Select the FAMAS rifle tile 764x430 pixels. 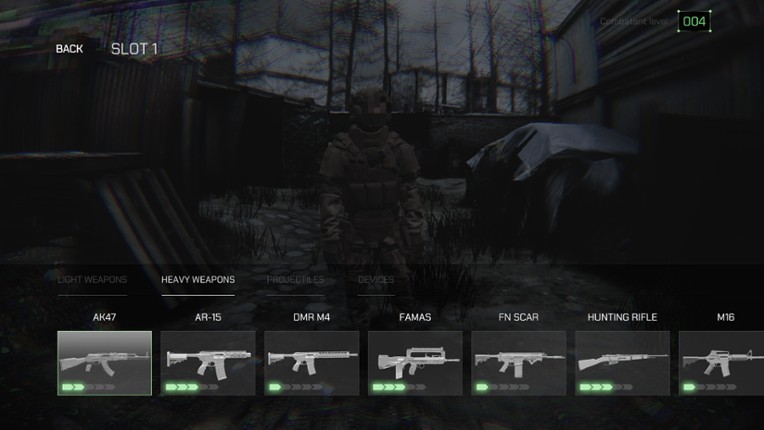pos(415,363)
